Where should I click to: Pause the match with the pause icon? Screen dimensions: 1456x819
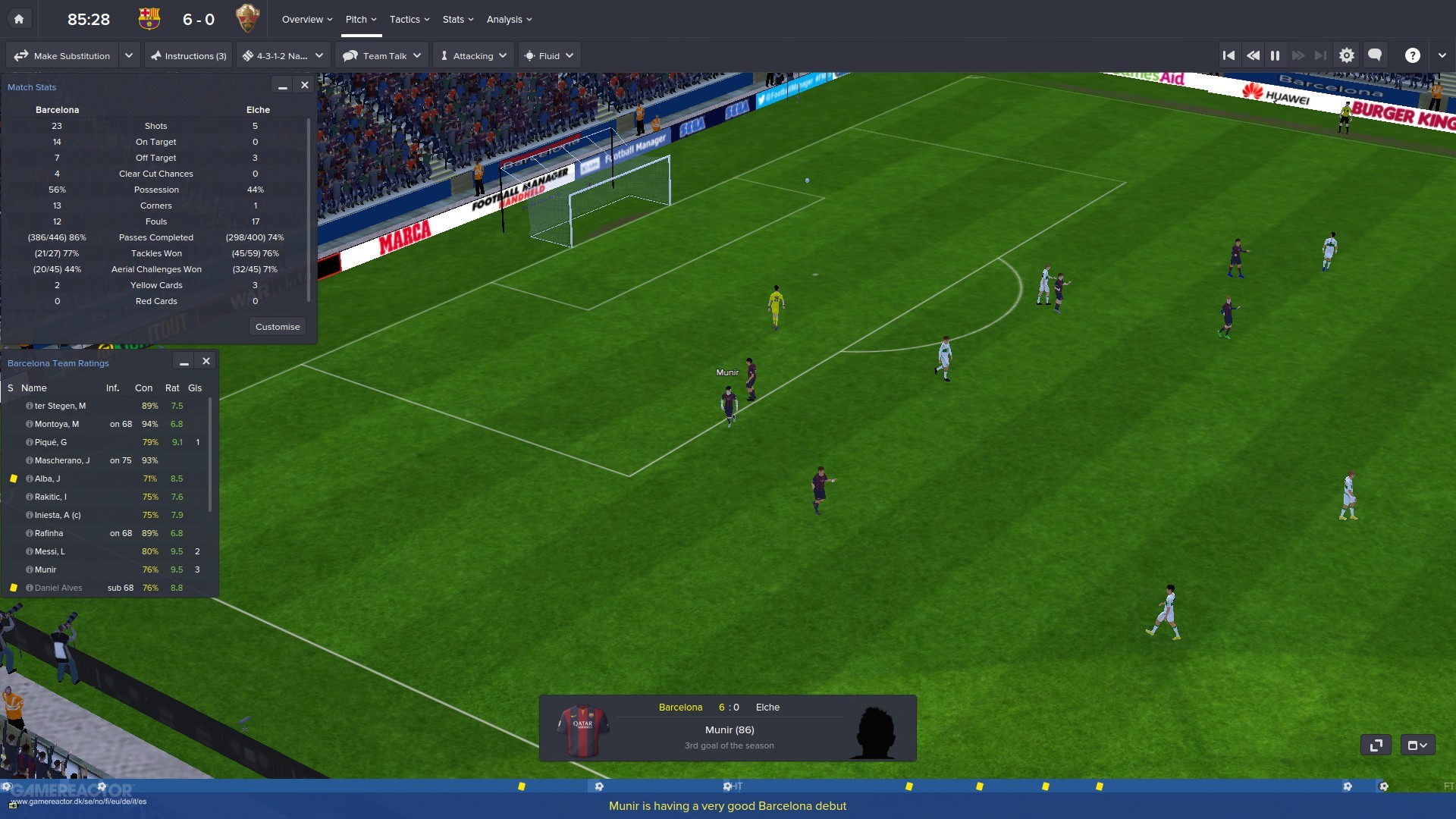1276,55
